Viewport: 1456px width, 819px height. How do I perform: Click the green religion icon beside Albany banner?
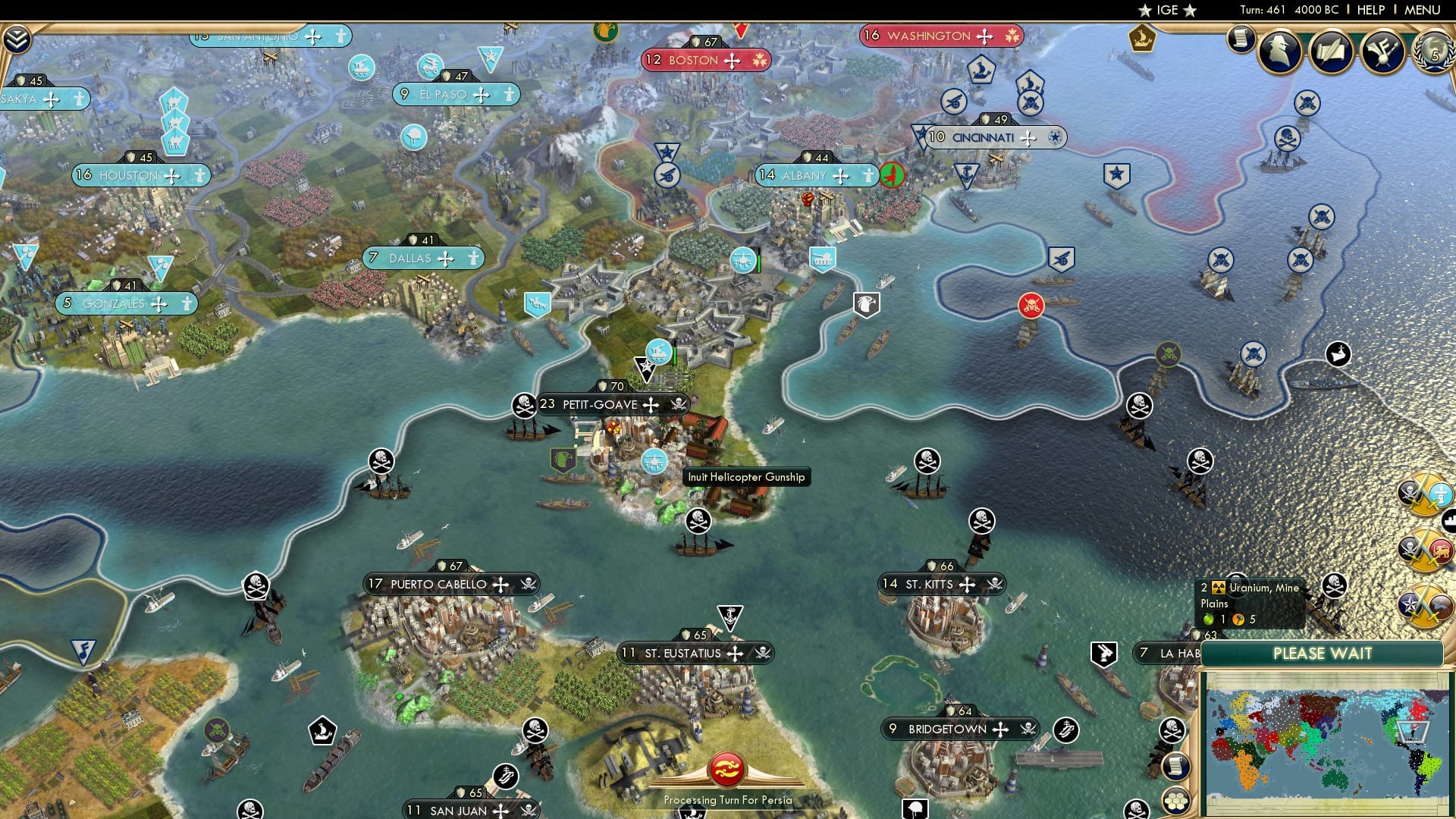tap(891, 174)
